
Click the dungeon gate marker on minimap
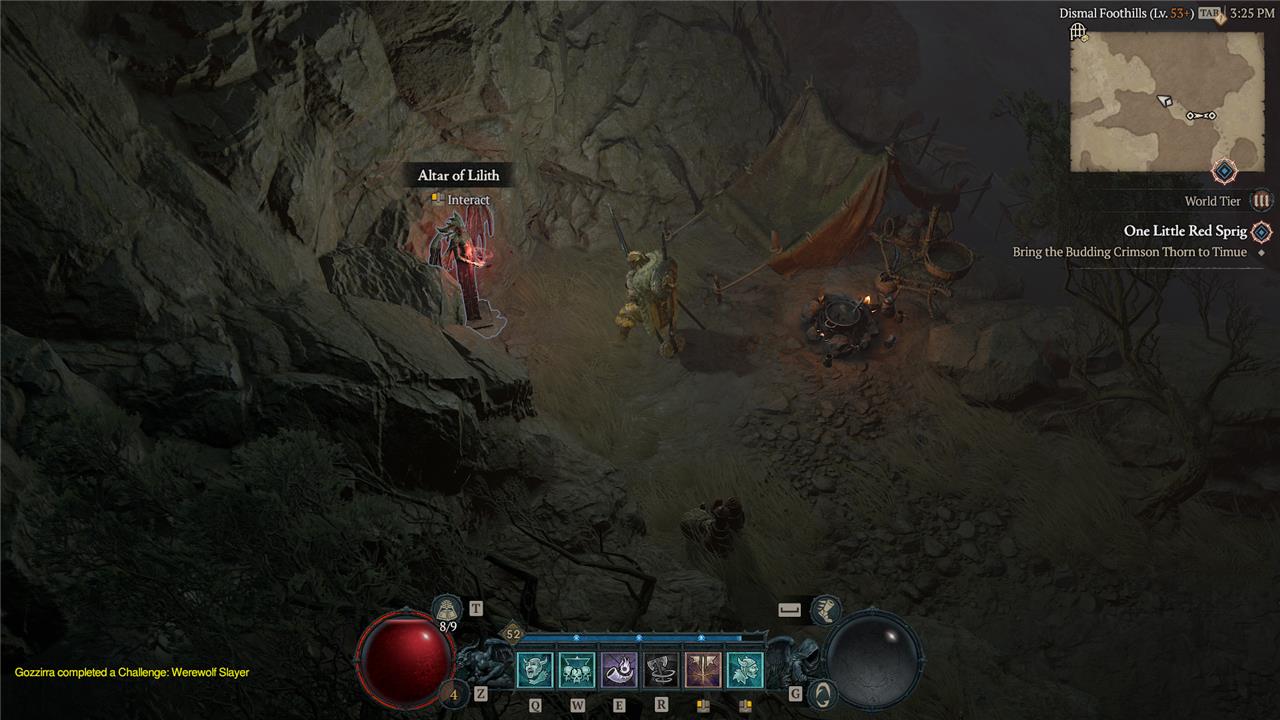[x=1078, y=33]
